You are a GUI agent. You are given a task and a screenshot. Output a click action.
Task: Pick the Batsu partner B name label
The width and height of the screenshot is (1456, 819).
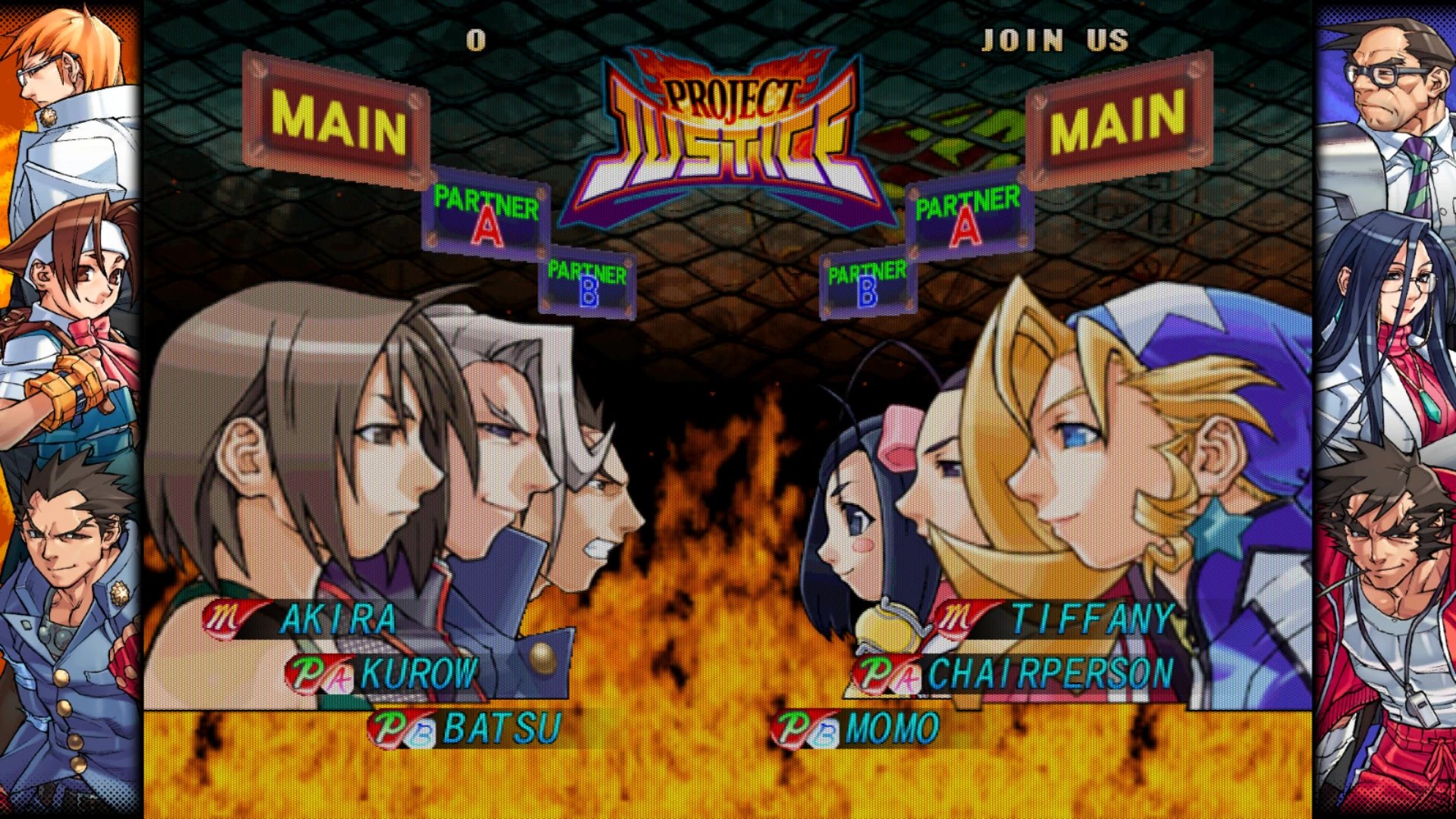[501, 729]
